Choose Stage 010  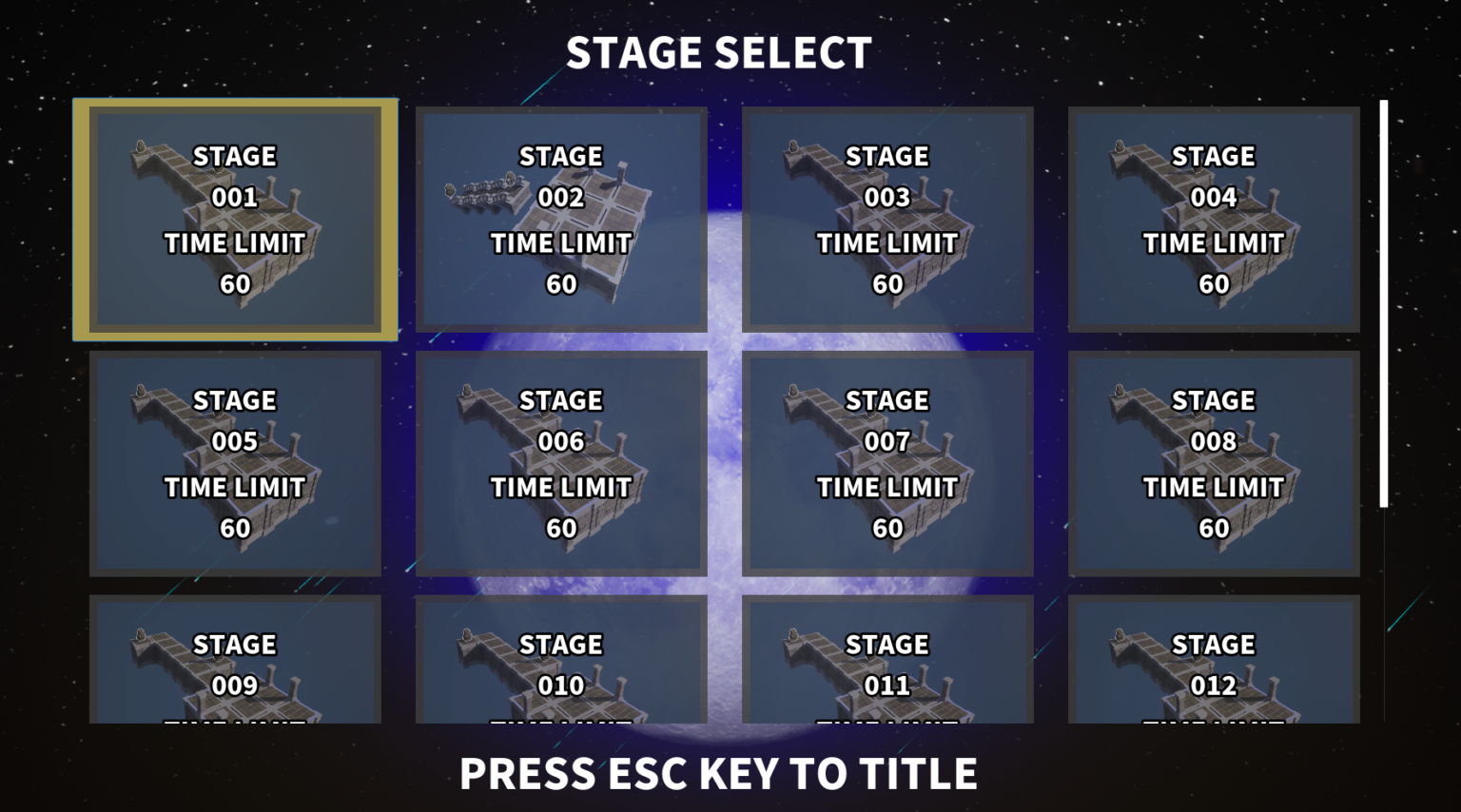coord(561,660)
